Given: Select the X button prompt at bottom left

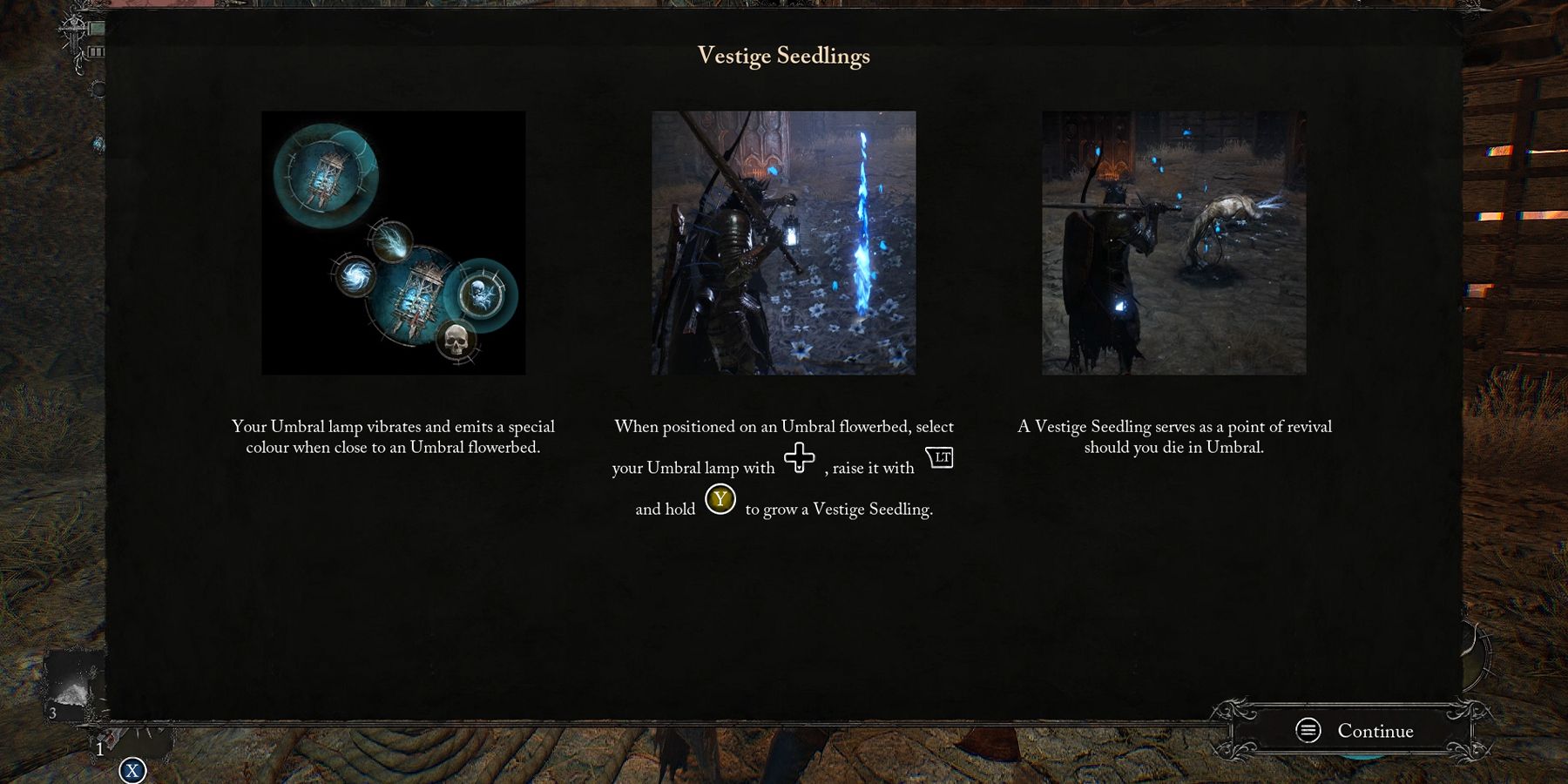Looking at the screenshot, I should tap(133, 770).
